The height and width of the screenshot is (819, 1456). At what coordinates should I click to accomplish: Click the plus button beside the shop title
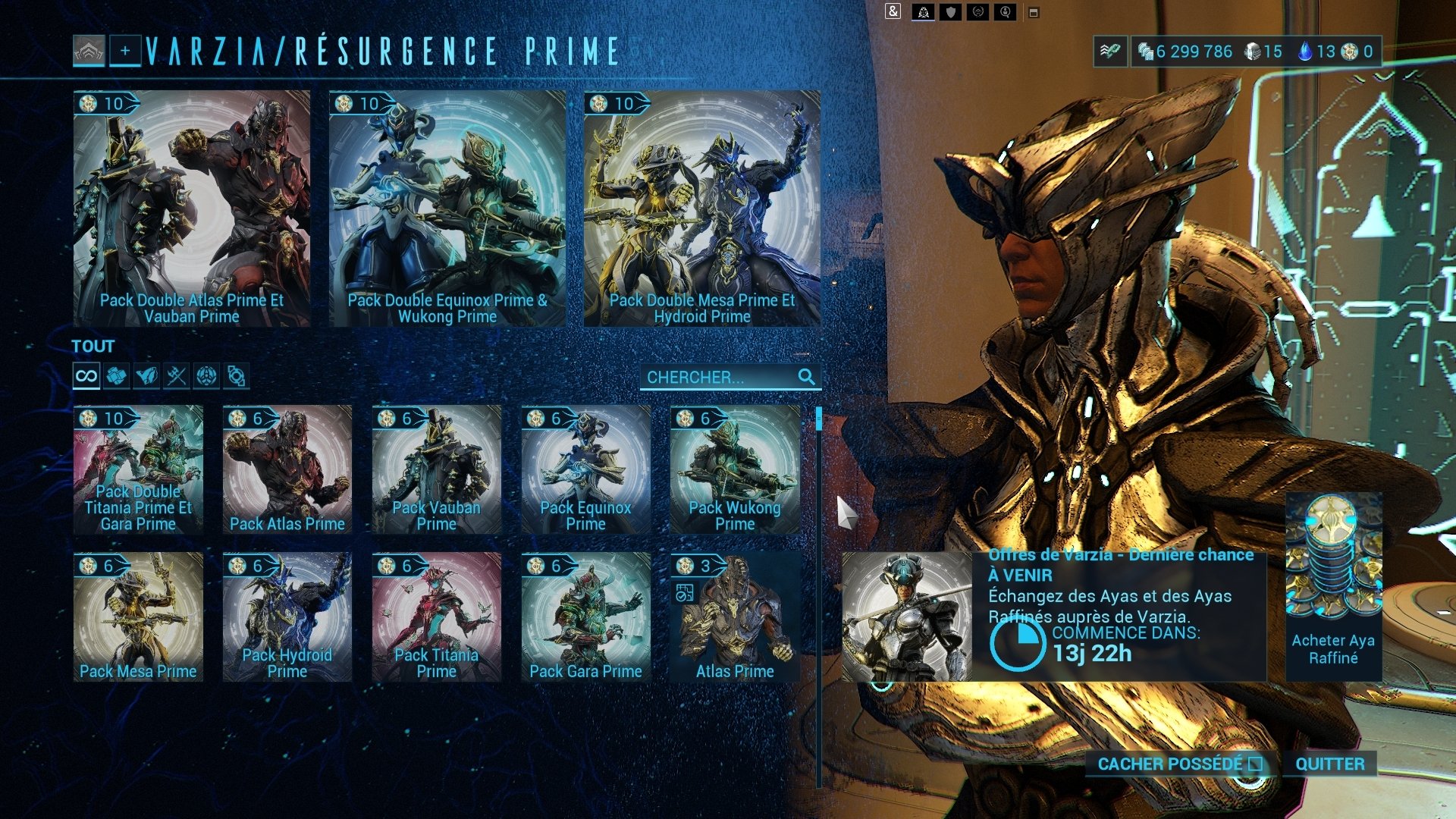[125, 52]
